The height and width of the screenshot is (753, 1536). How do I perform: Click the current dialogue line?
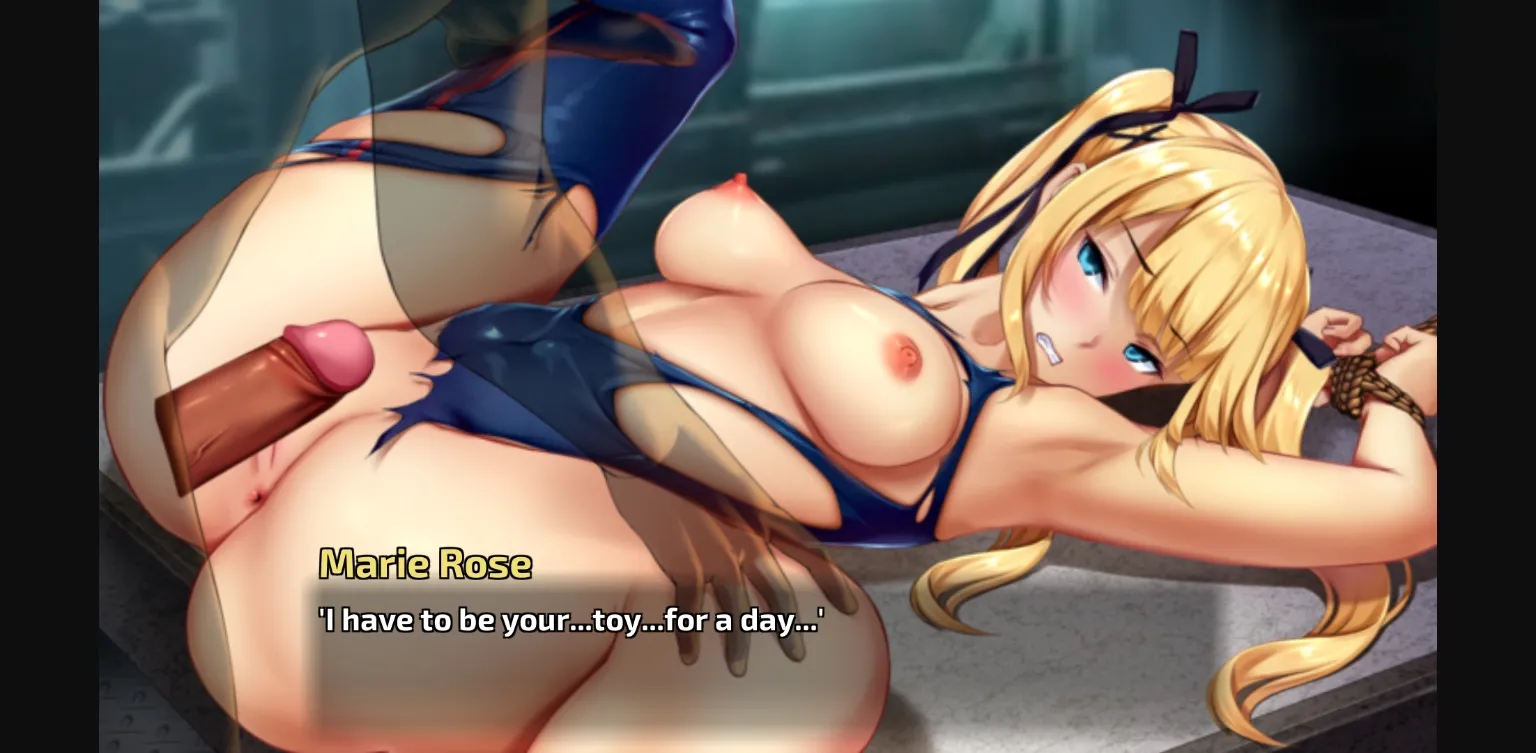click(x=571, y=620)
